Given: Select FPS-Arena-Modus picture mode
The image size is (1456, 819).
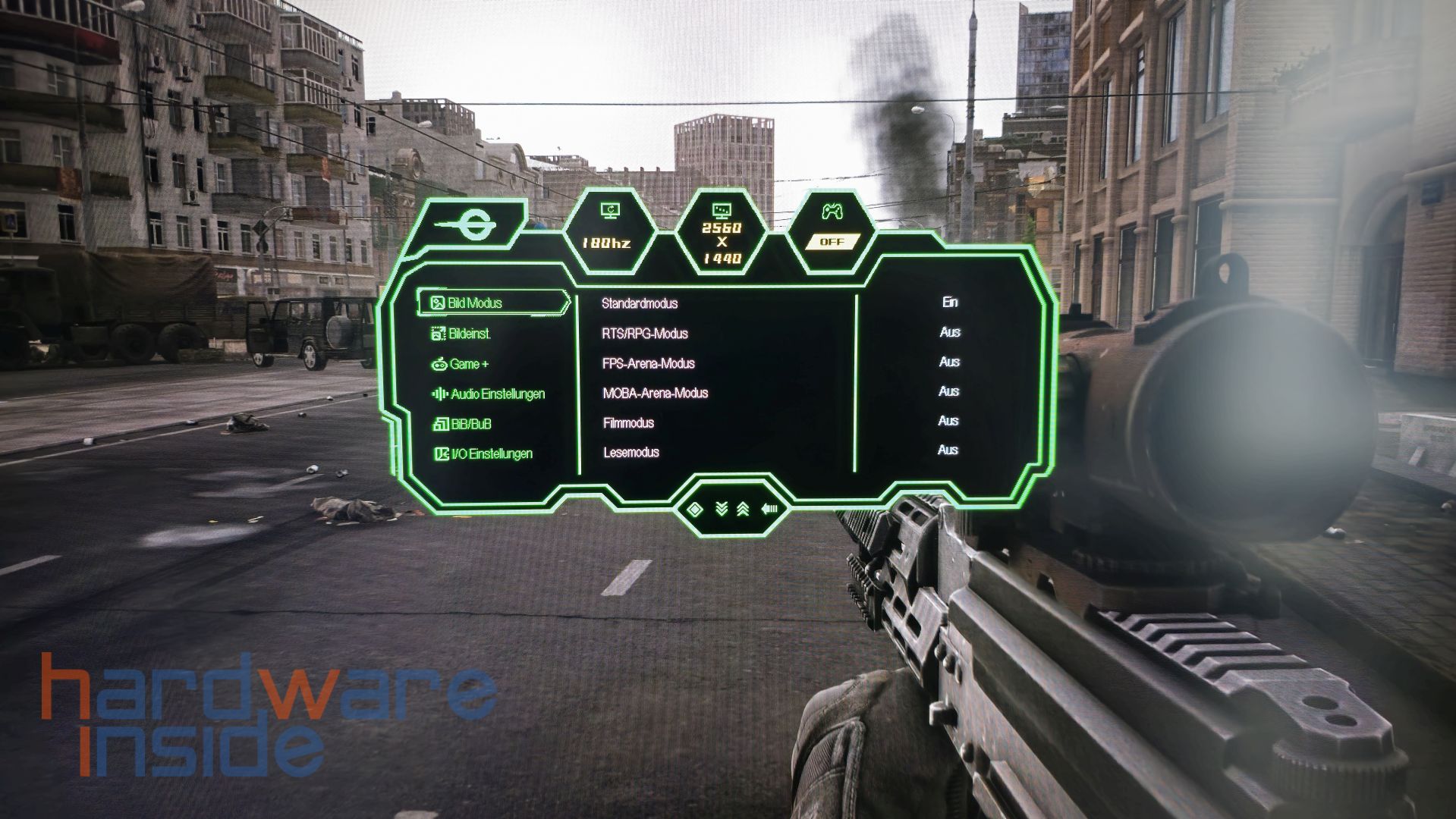Looking at the screenshot, I should pos(649,363).
